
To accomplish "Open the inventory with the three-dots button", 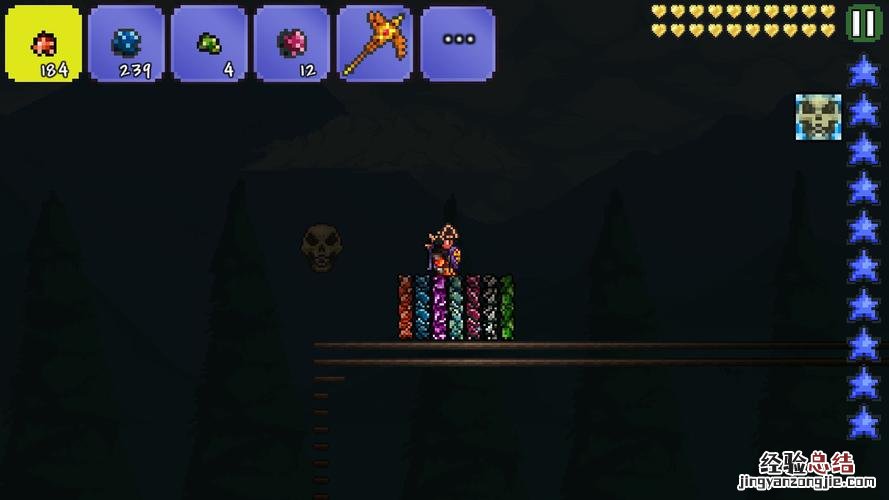I will point(458,42).
